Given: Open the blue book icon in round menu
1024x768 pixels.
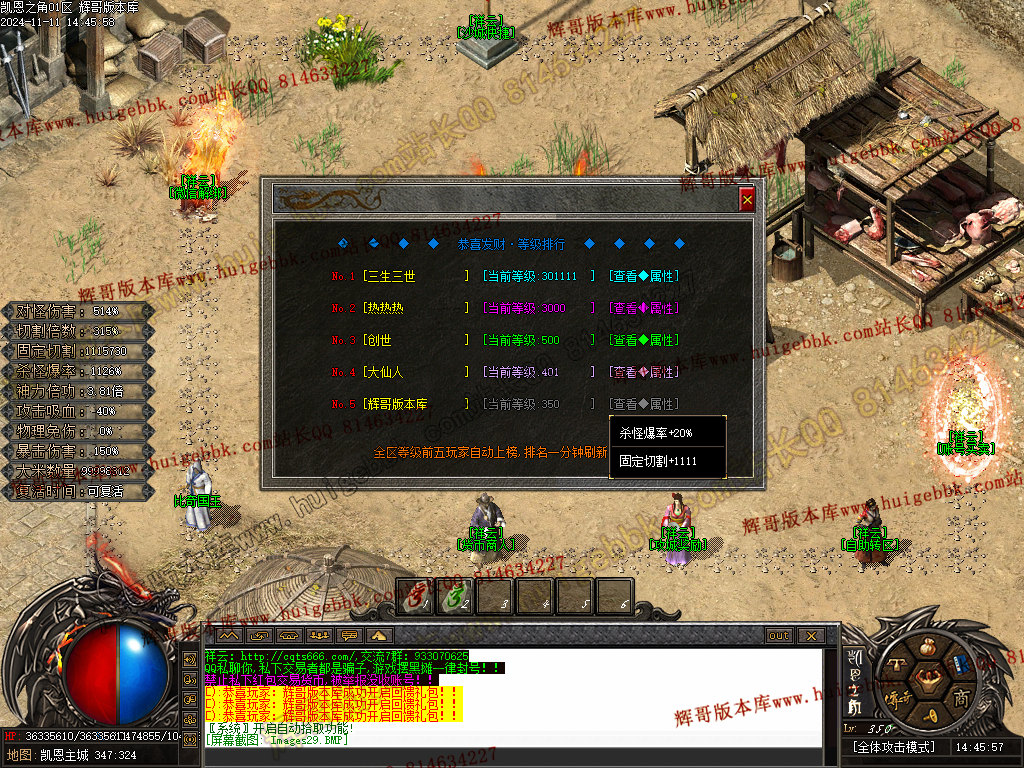Looking at the screenshot, I should (x=960, y=664).
